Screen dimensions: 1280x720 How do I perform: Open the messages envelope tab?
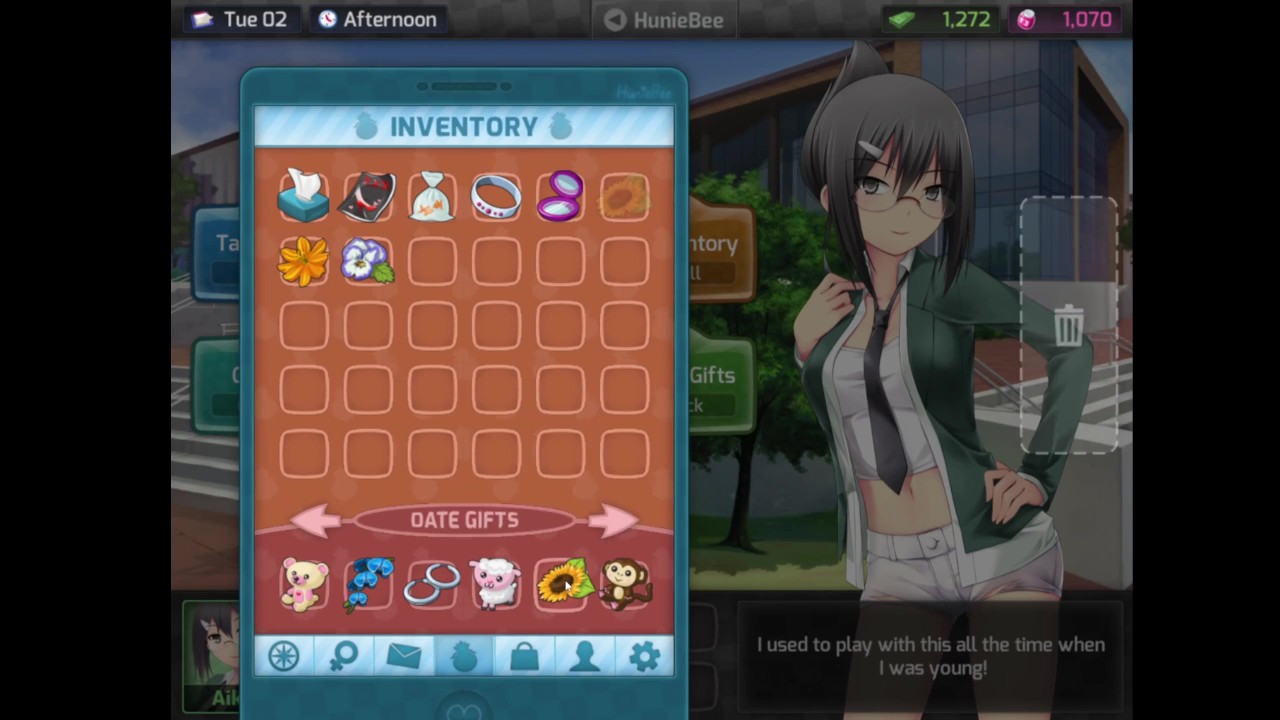point(404,656)
